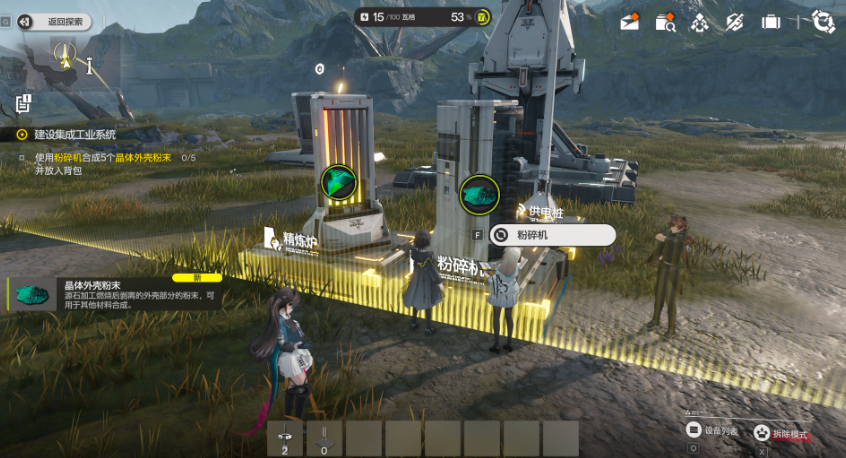Select the first hotbar slot showing 2
The height and width of the screenshot is (458, 846).
pyautogui.click(x=286, y=438)
